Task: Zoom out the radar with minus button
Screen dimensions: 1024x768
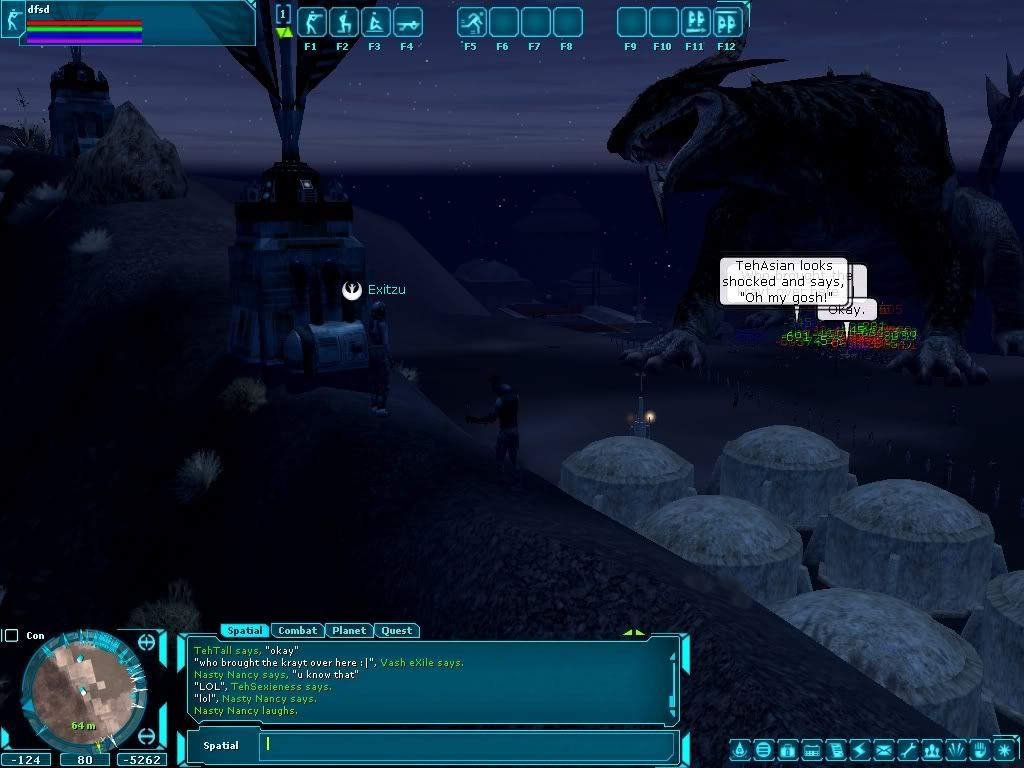Action: [x=147, y=736]
